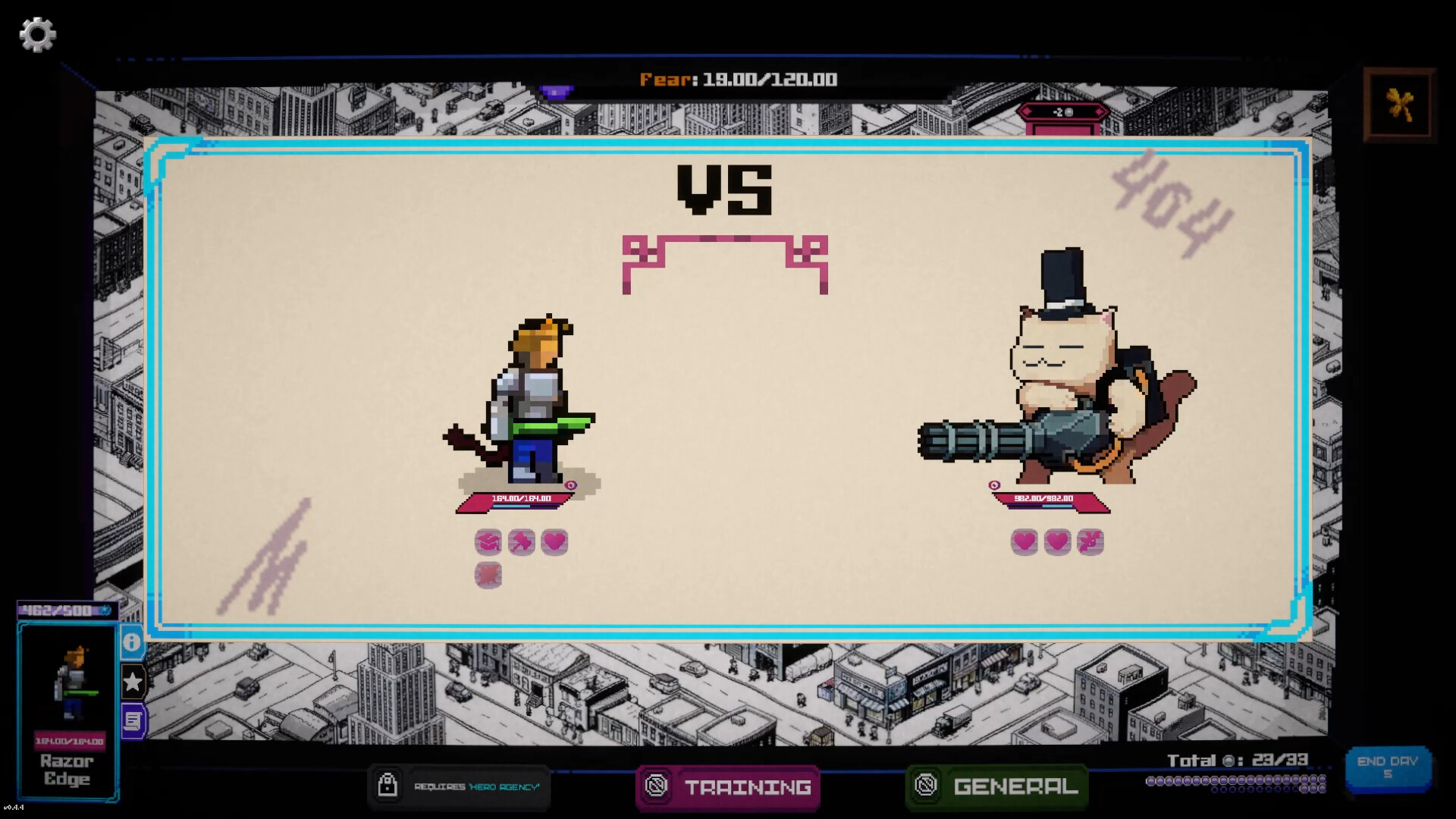Screen dimensions: 1456x819
Task: Switch to the TRAINING tab
Action: tap(727, 788)
